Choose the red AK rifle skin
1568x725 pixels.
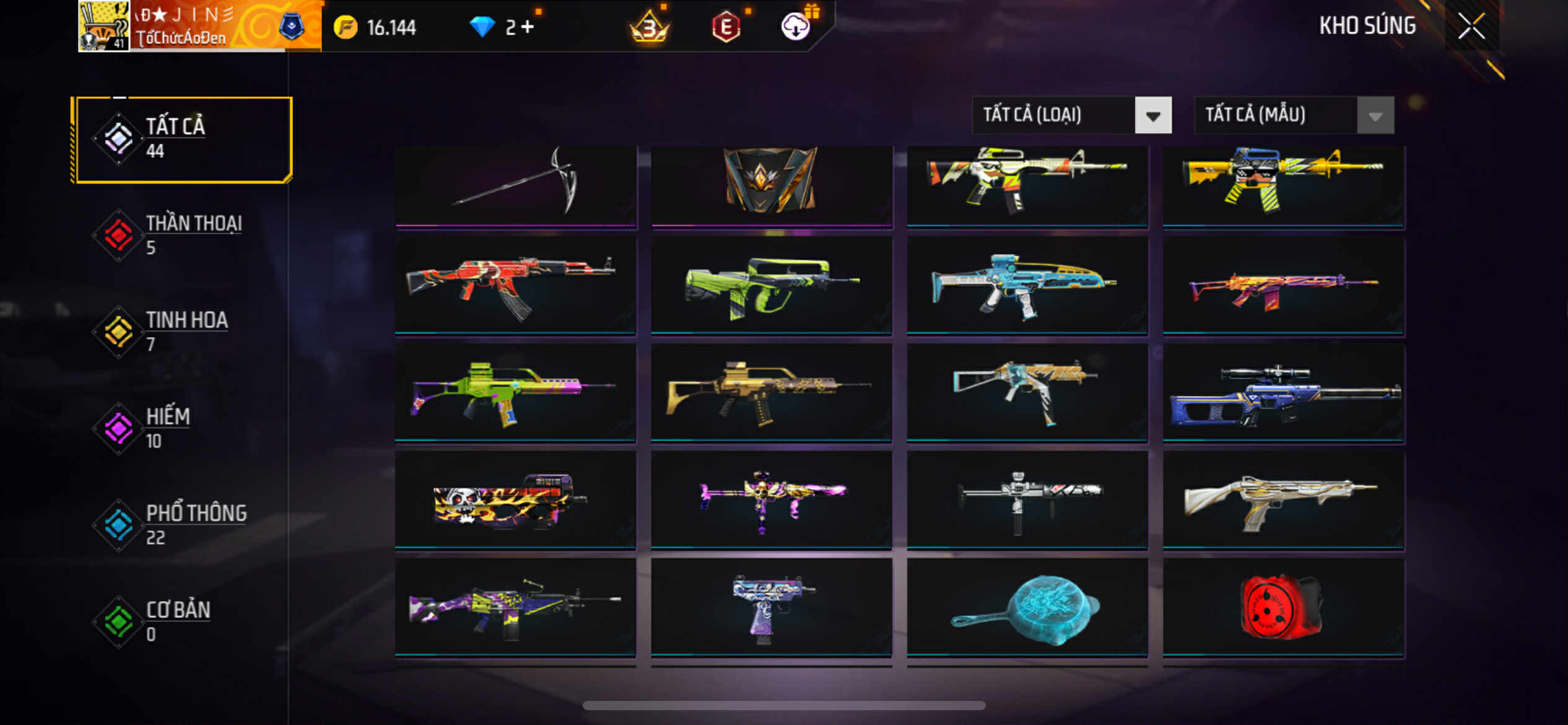click(516, 286)
